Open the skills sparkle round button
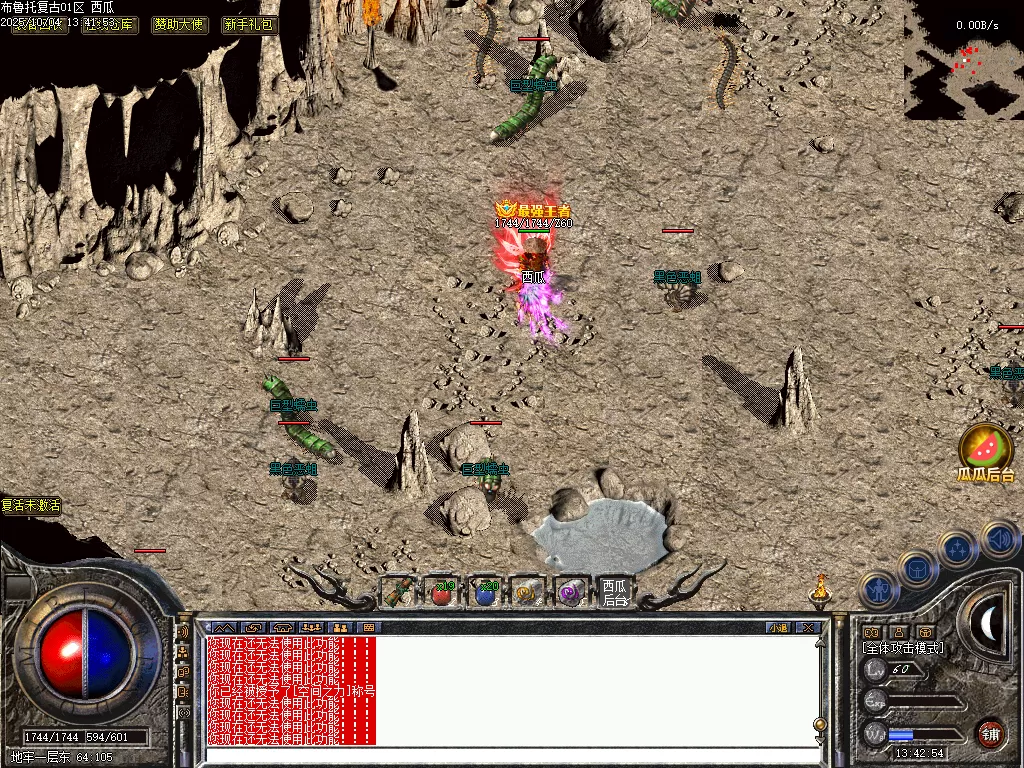Screen dimensions: 1024x768 tap(958, 549)
